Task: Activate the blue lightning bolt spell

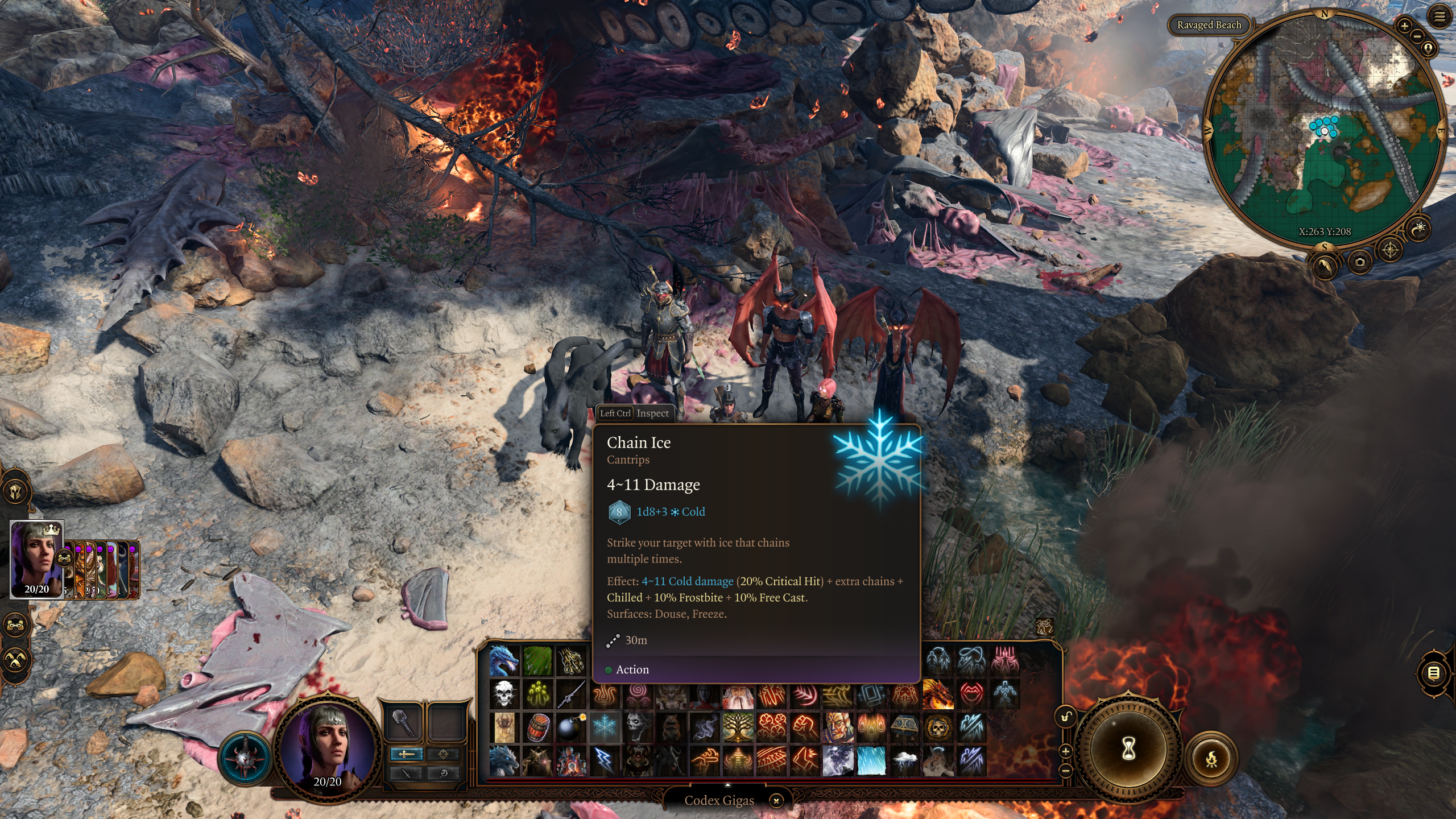Action: 604,760
